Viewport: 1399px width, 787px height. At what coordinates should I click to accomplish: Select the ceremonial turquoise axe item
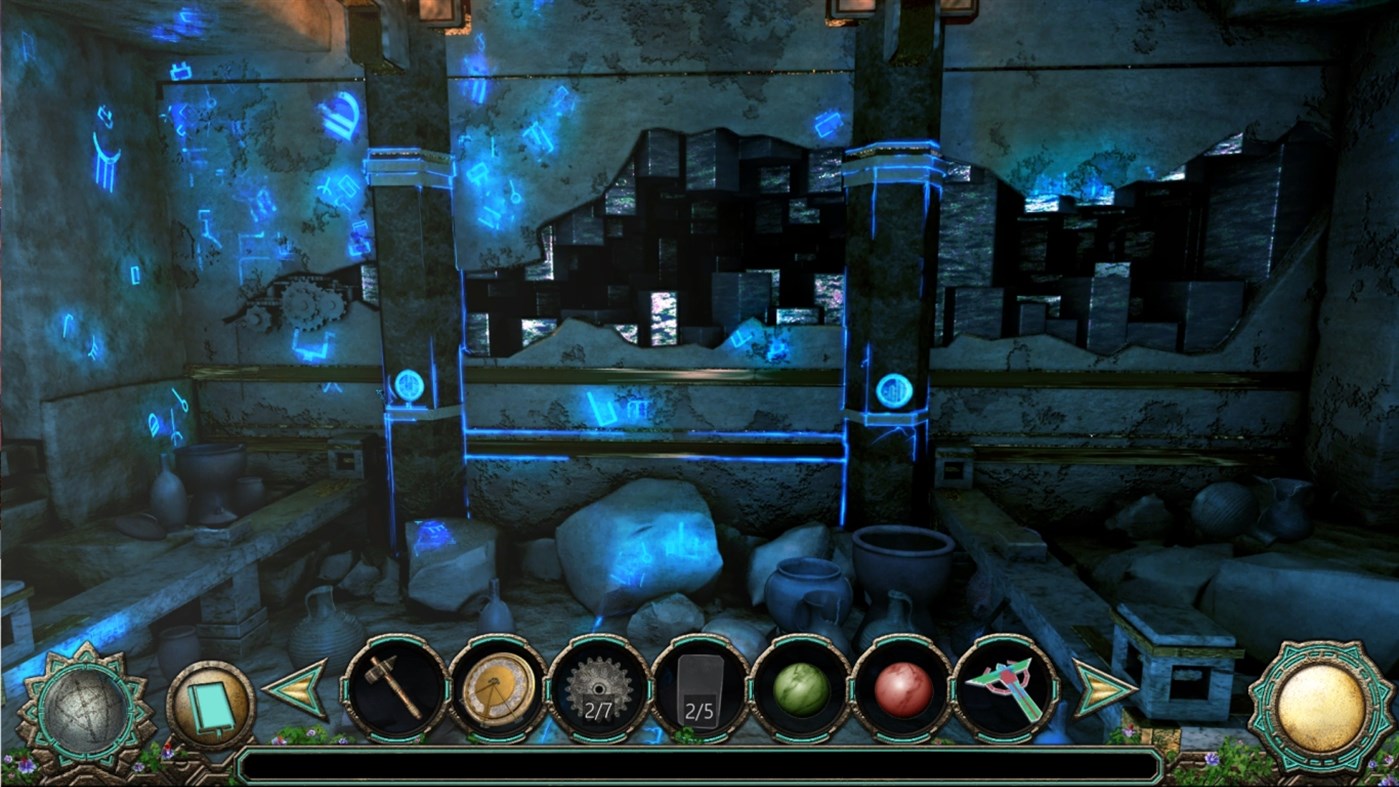1003,690
